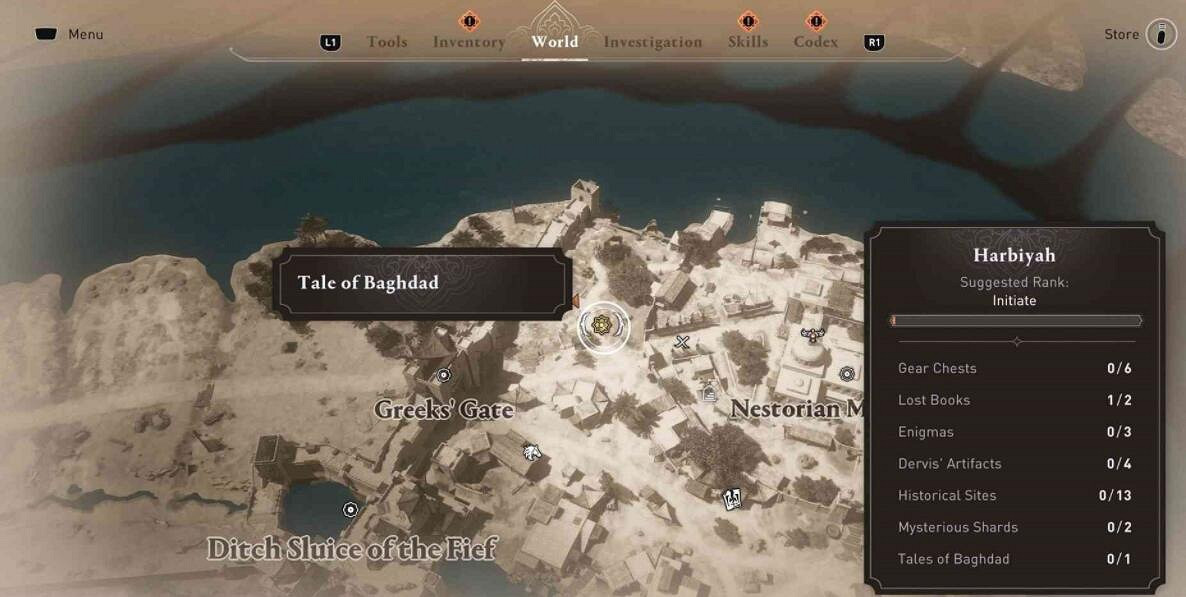Viewport: 1186px width, 597px height.
Task: Click the playing cards map marker
Action: [x=732, y=497]
